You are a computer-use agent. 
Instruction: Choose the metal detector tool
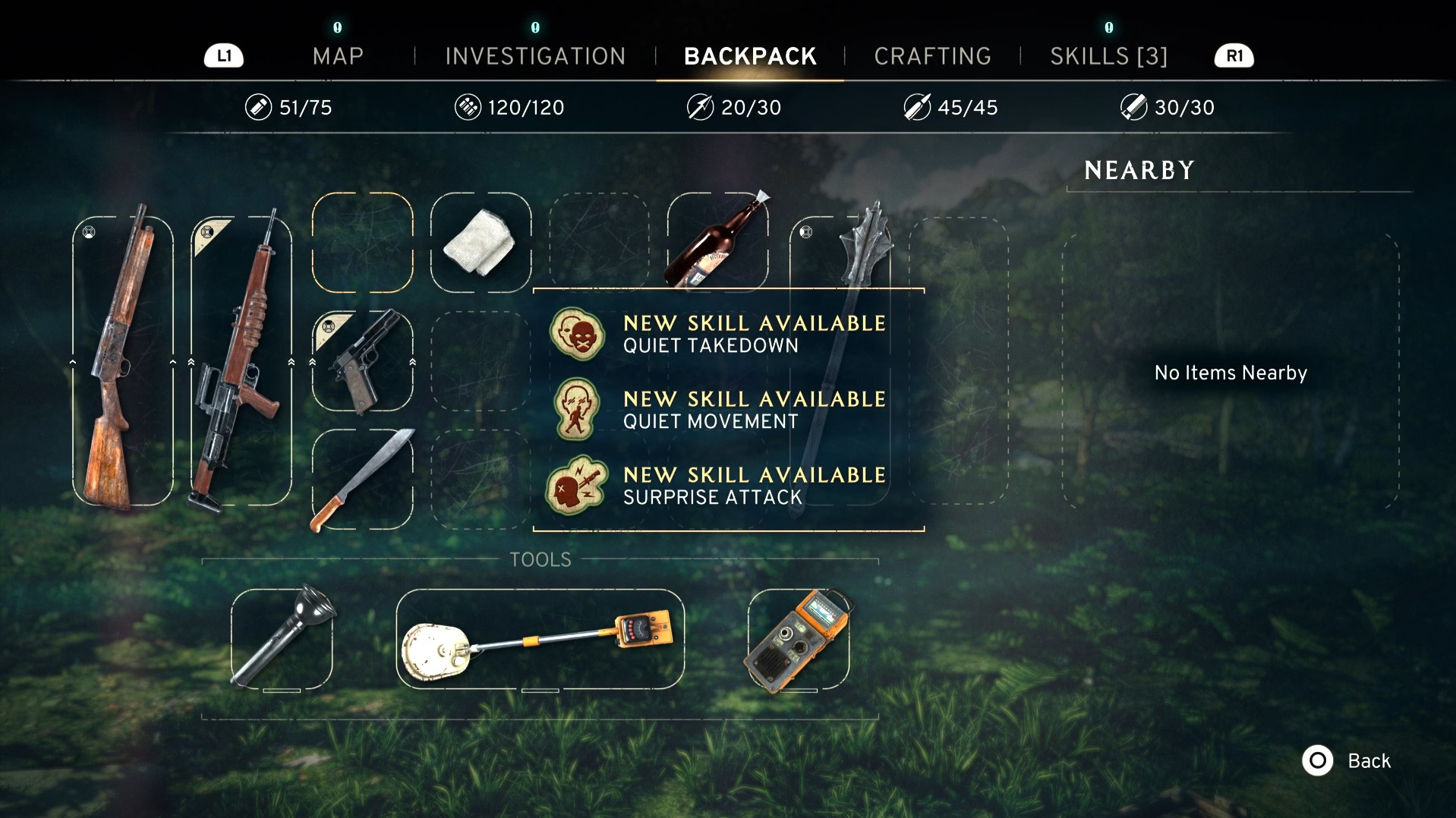pos(540,639)
